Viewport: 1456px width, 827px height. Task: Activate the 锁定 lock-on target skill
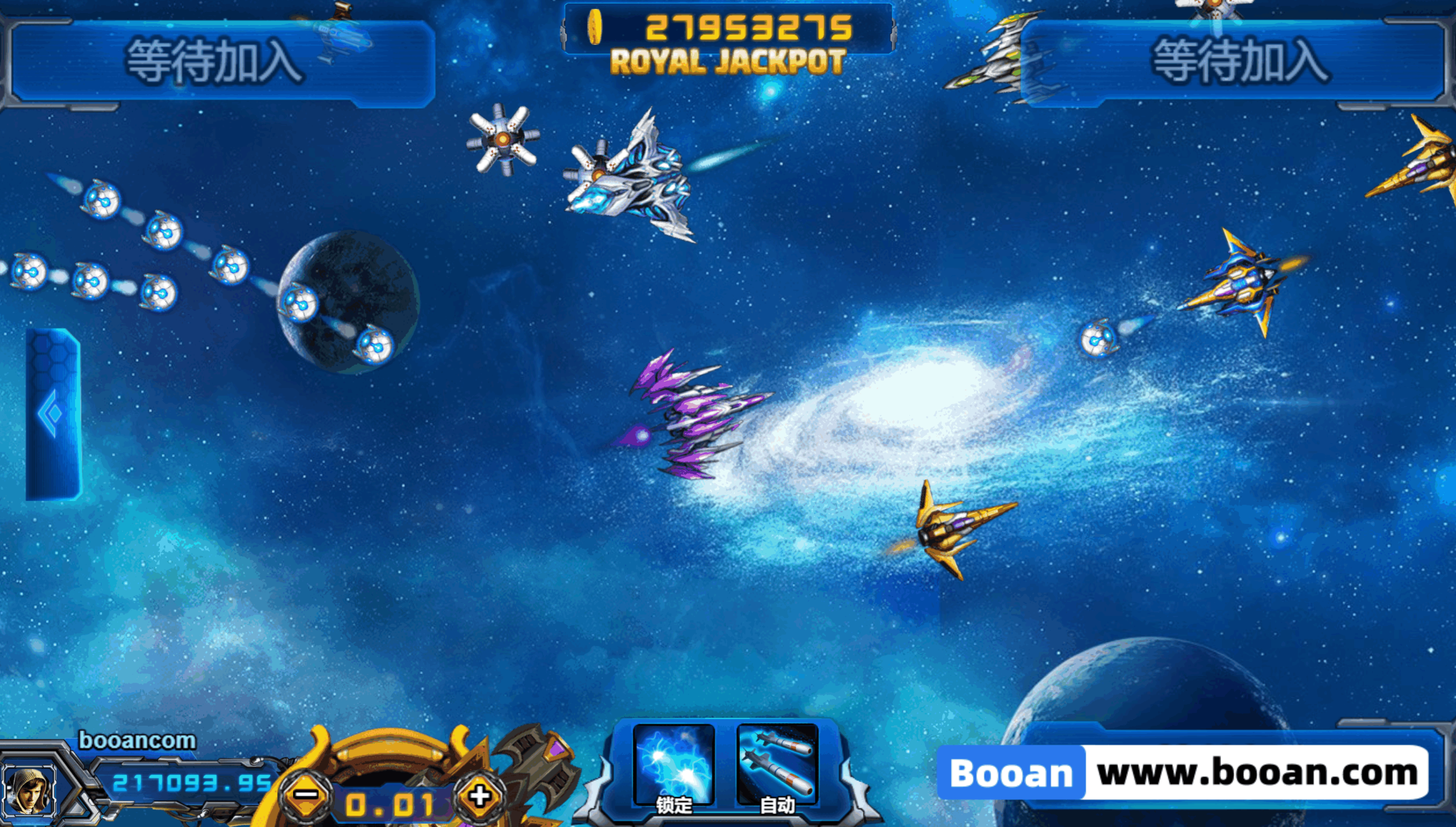coord(673,767)
